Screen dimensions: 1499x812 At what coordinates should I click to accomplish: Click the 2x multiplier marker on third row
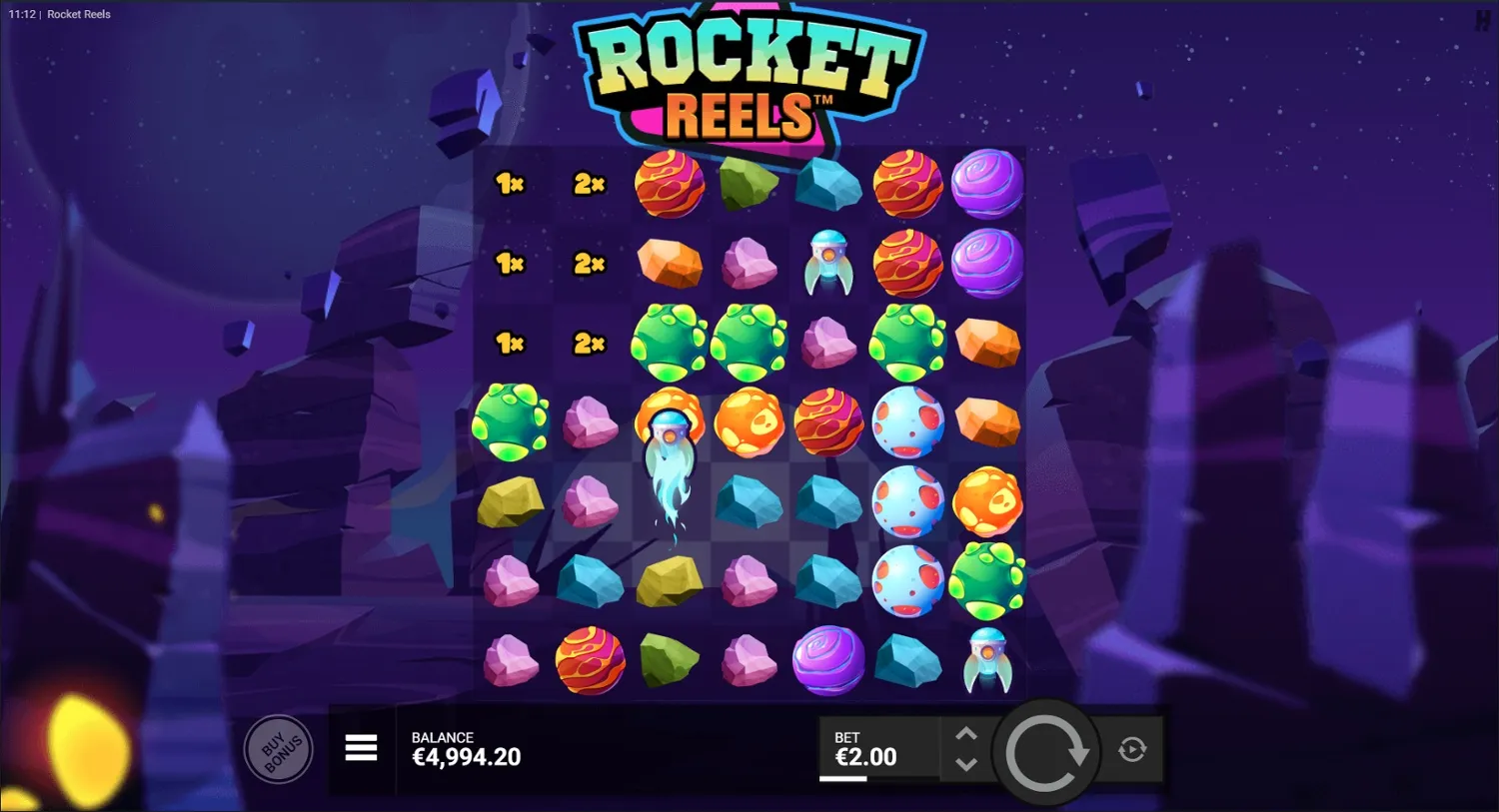588,344
